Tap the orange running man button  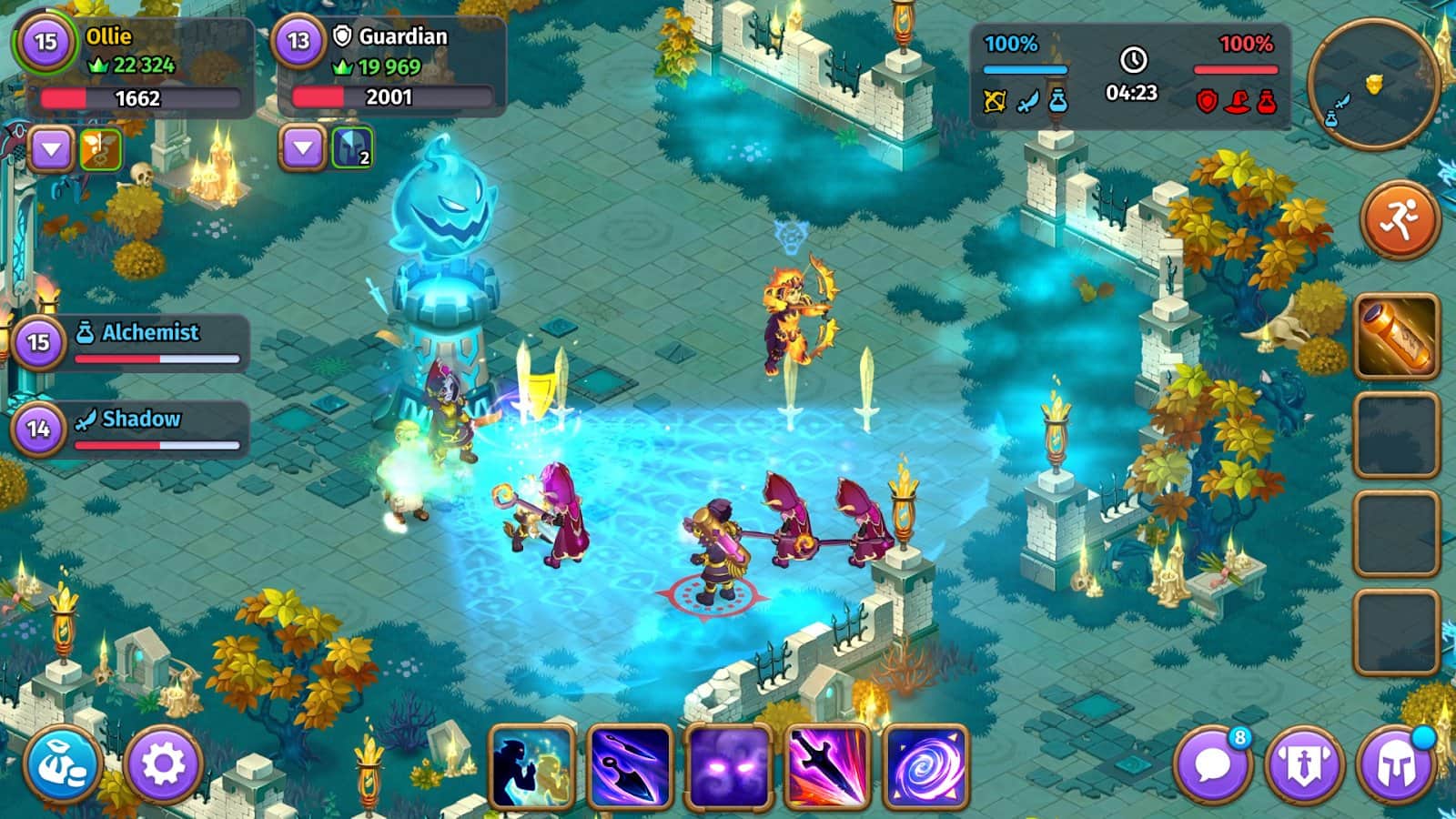coord(1400,219)
